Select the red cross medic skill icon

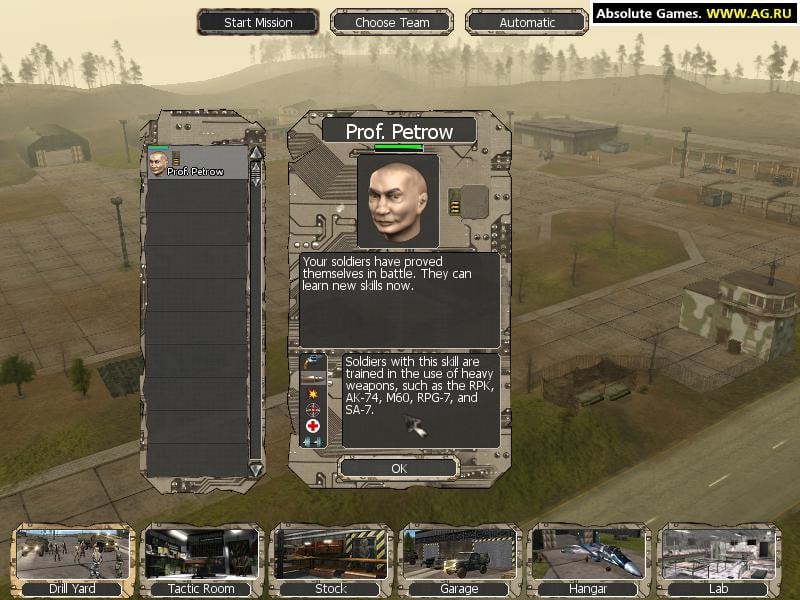click(313, 425)
